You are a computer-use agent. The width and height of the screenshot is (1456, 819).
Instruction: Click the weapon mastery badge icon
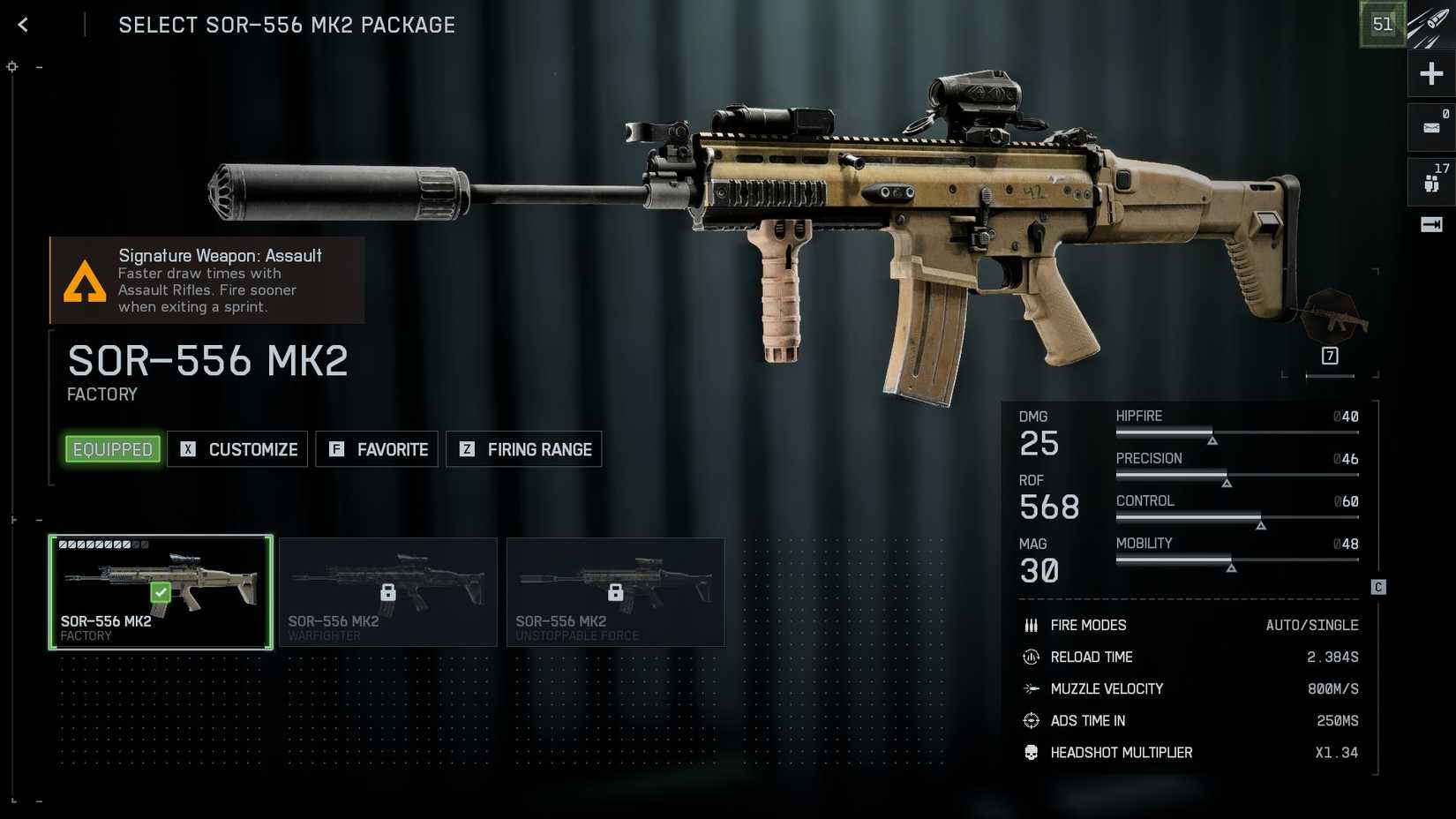point(1332,319)
